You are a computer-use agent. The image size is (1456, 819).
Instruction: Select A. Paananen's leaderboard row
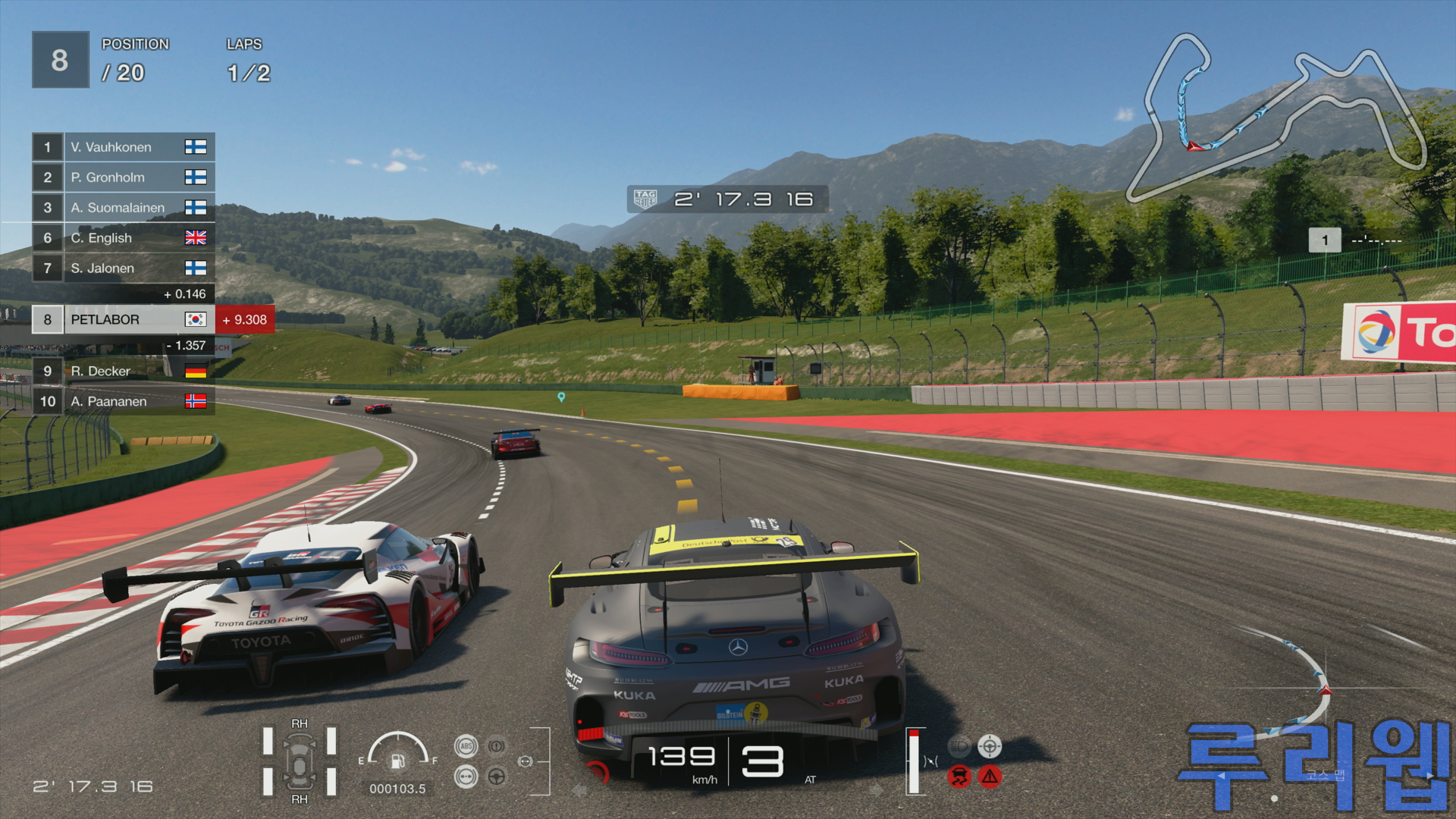click(x=124, y=401)
